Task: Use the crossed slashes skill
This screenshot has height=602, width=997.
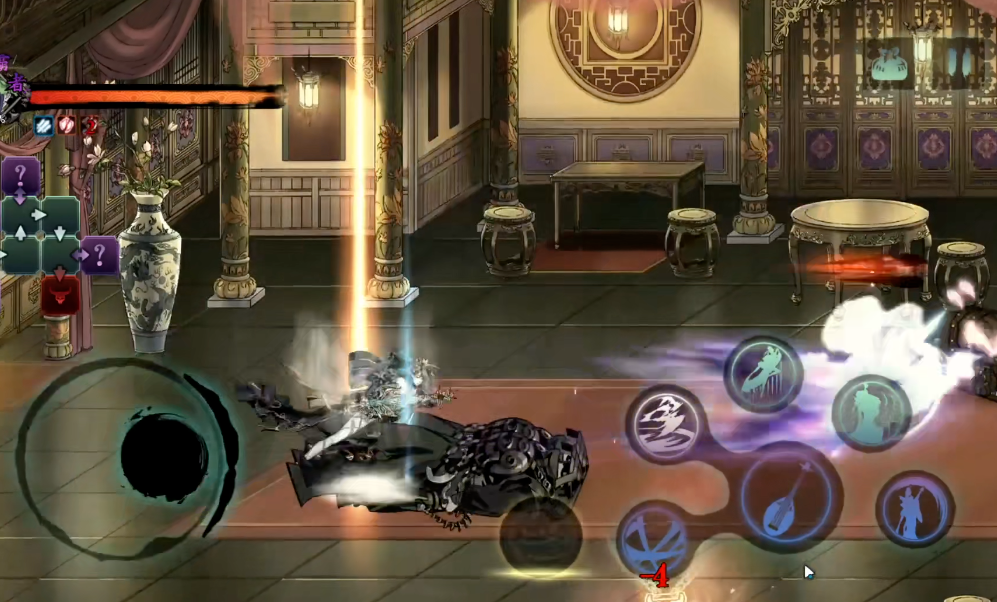Action: coord(652,537)
